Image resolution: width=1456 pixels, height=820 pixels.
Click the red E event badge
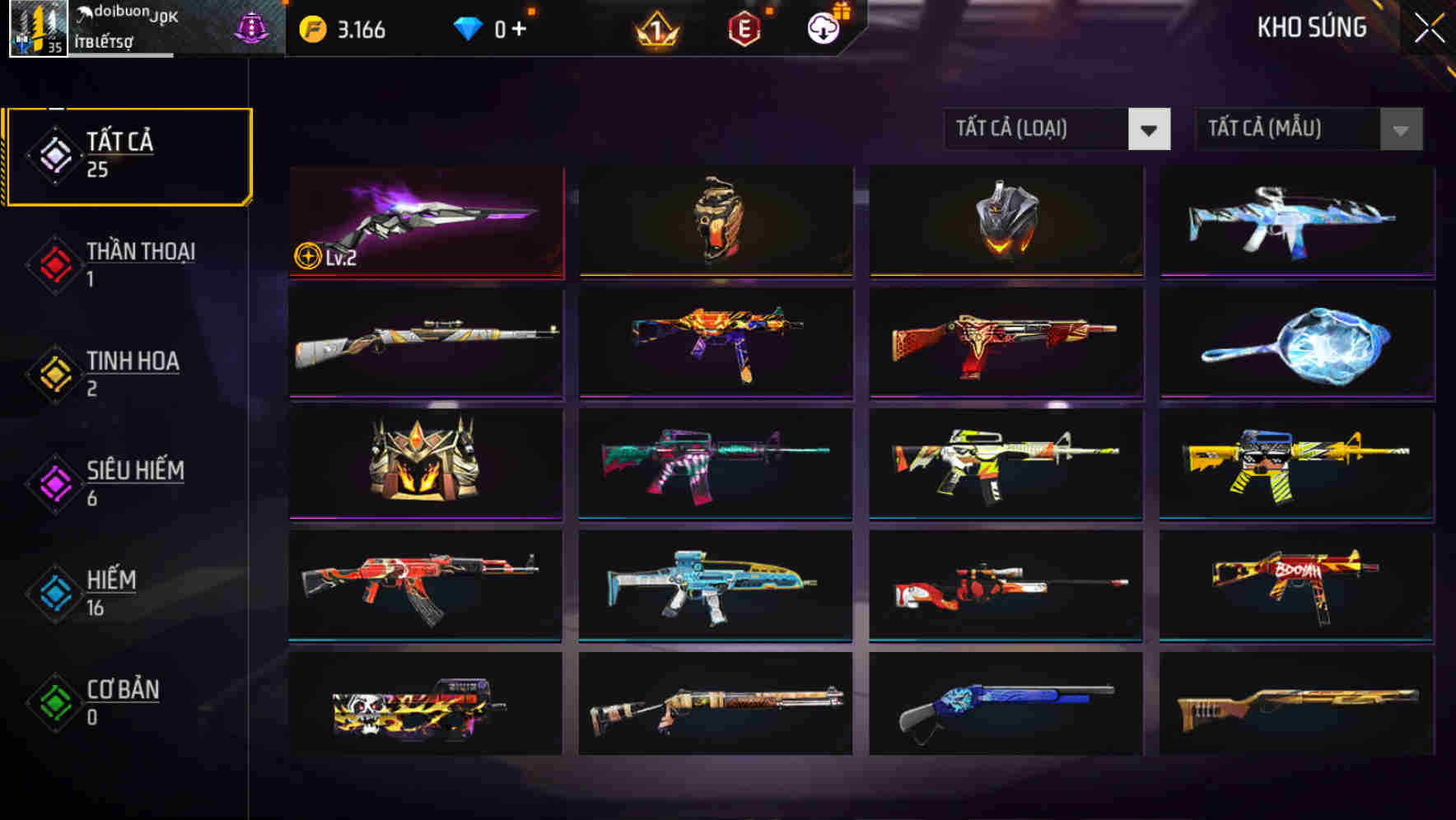[744, 27]
